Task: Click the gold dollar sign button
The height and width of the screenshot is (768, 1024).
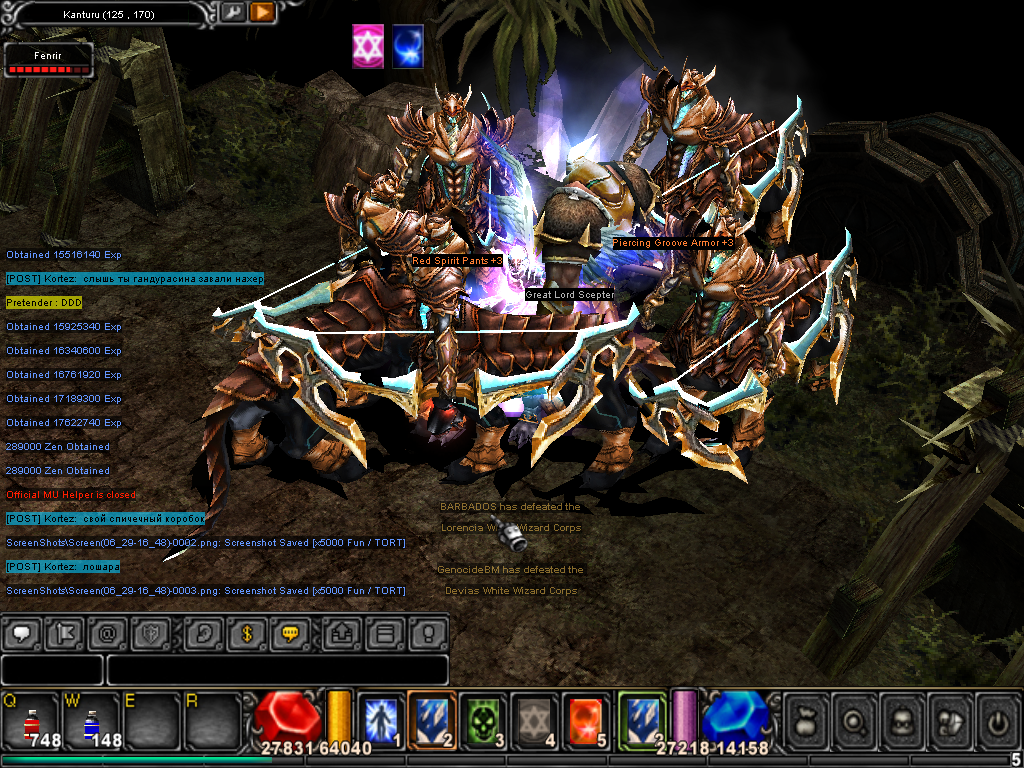Action: tap(246, 633)
